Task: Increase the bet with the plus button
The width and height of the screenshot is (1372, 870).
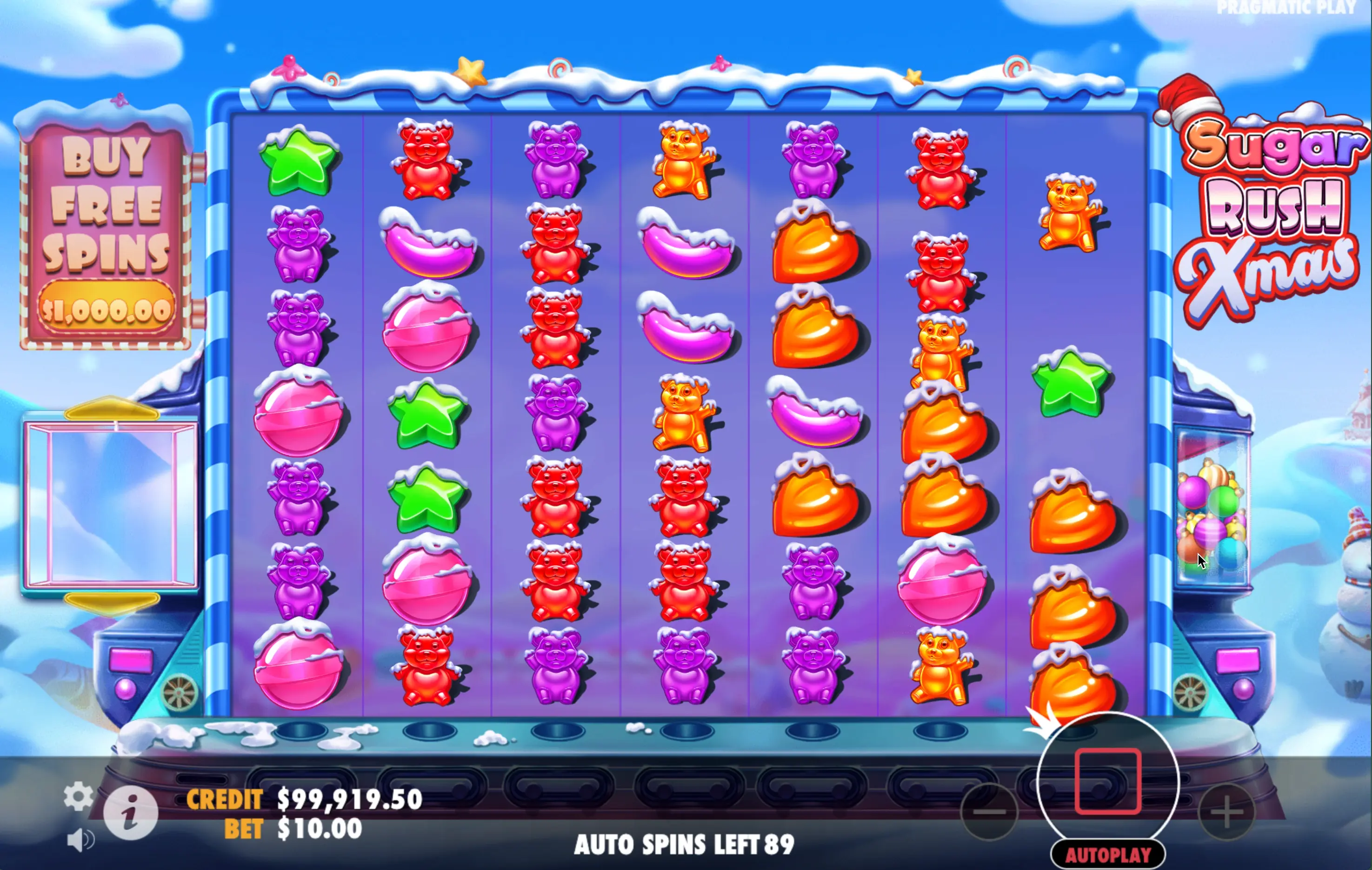Action: click(x=1227, y=811)
